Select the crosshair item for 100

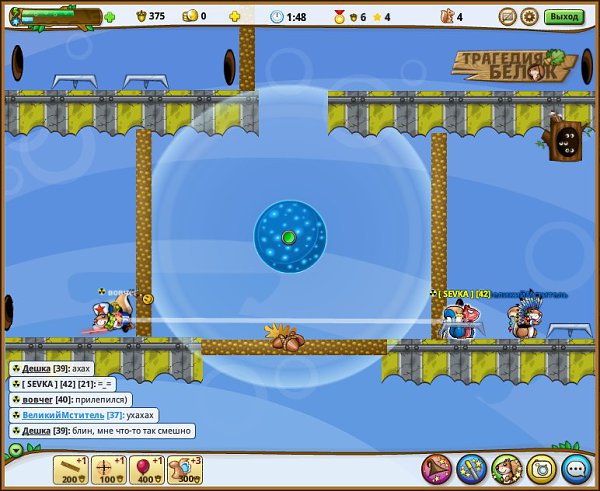109,468
